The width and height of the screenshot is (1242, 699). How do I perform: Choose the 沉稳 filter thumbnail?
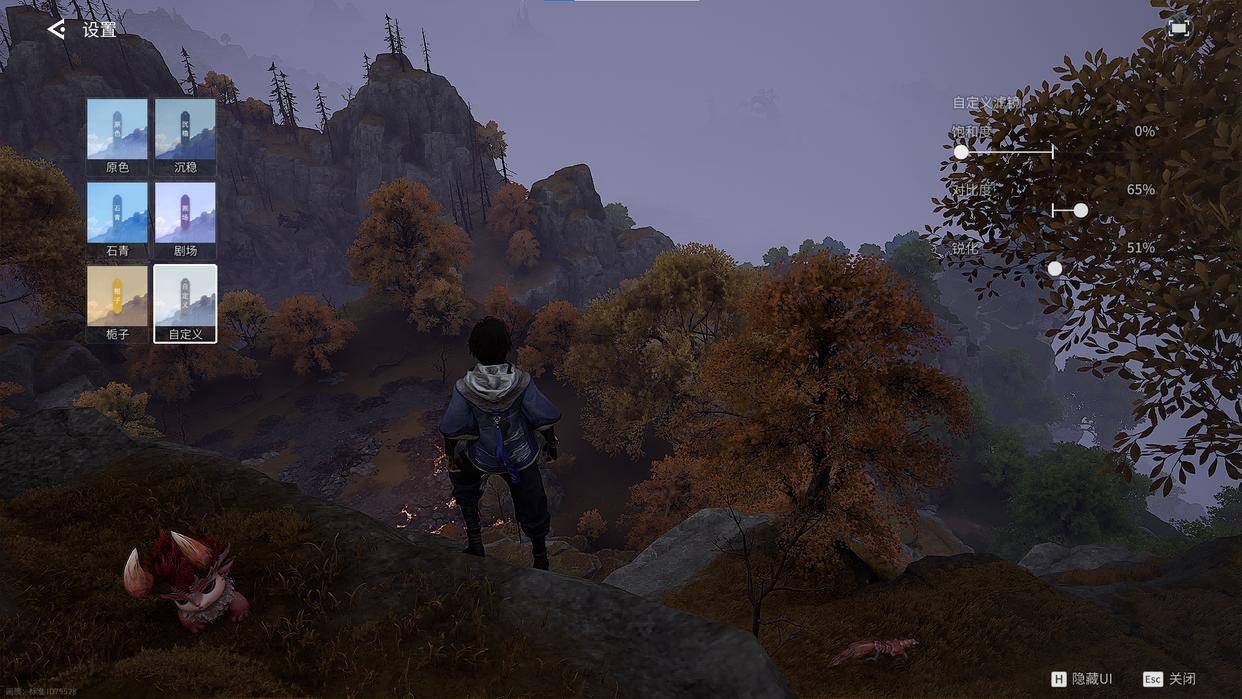click(x=185, y=136)
